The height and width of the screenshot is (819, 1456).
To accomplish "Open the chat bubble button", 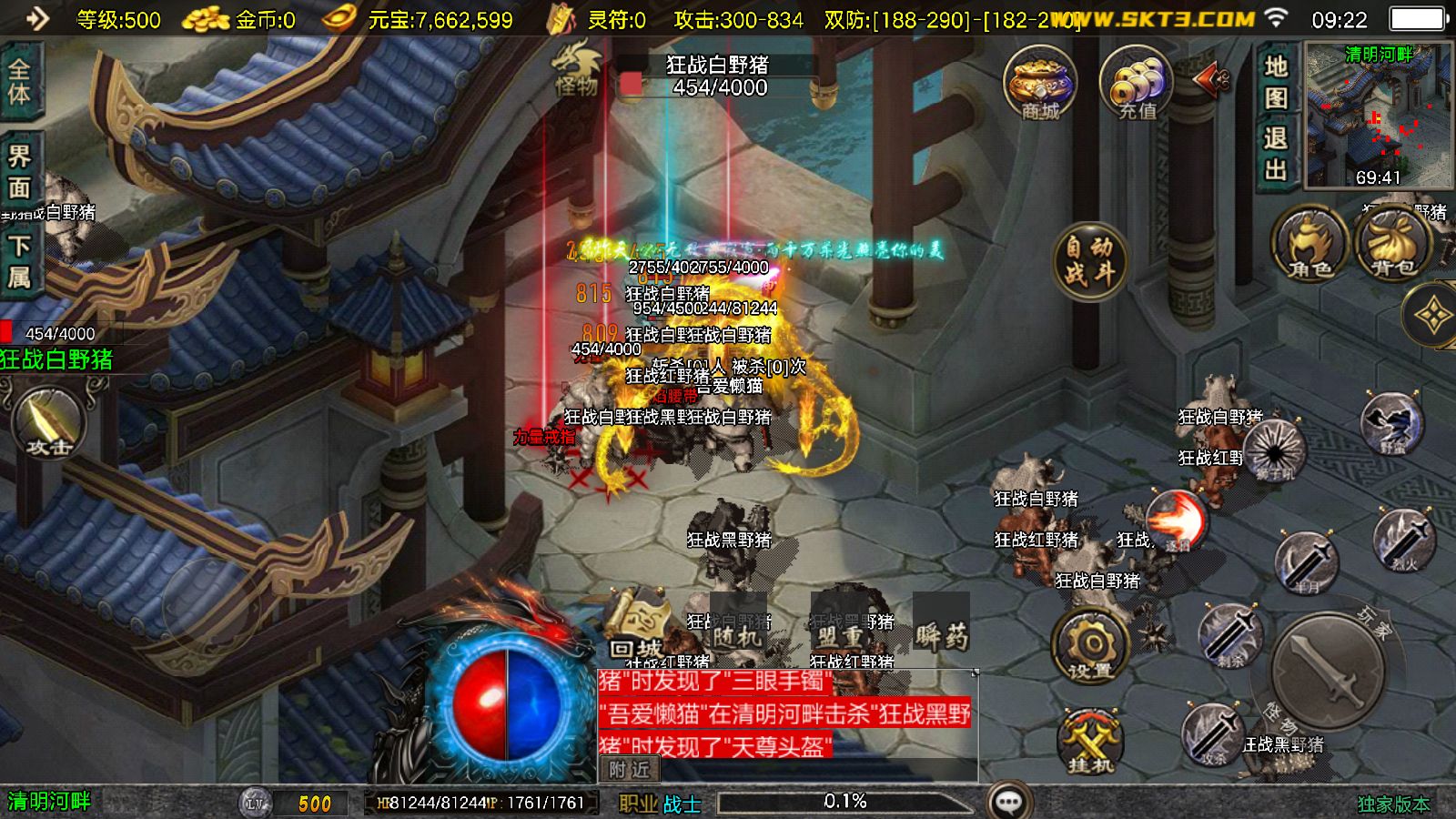I will 1008,802.
